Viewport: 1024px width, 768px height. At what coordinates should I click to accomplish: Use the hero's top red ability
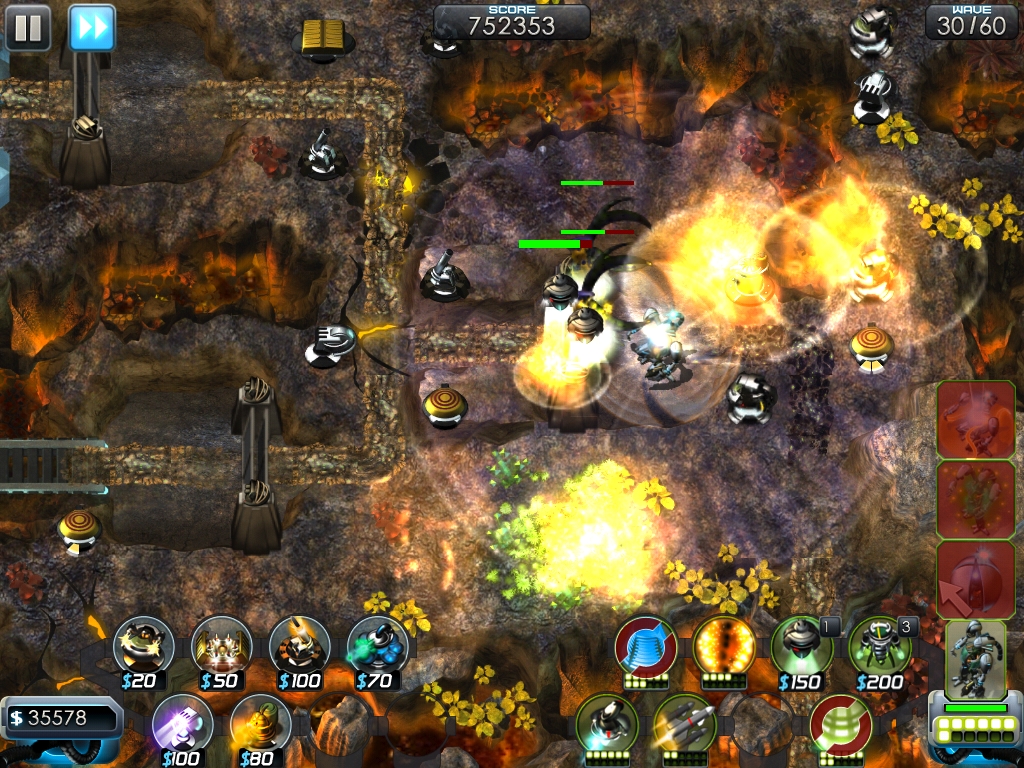click(976, 419)
